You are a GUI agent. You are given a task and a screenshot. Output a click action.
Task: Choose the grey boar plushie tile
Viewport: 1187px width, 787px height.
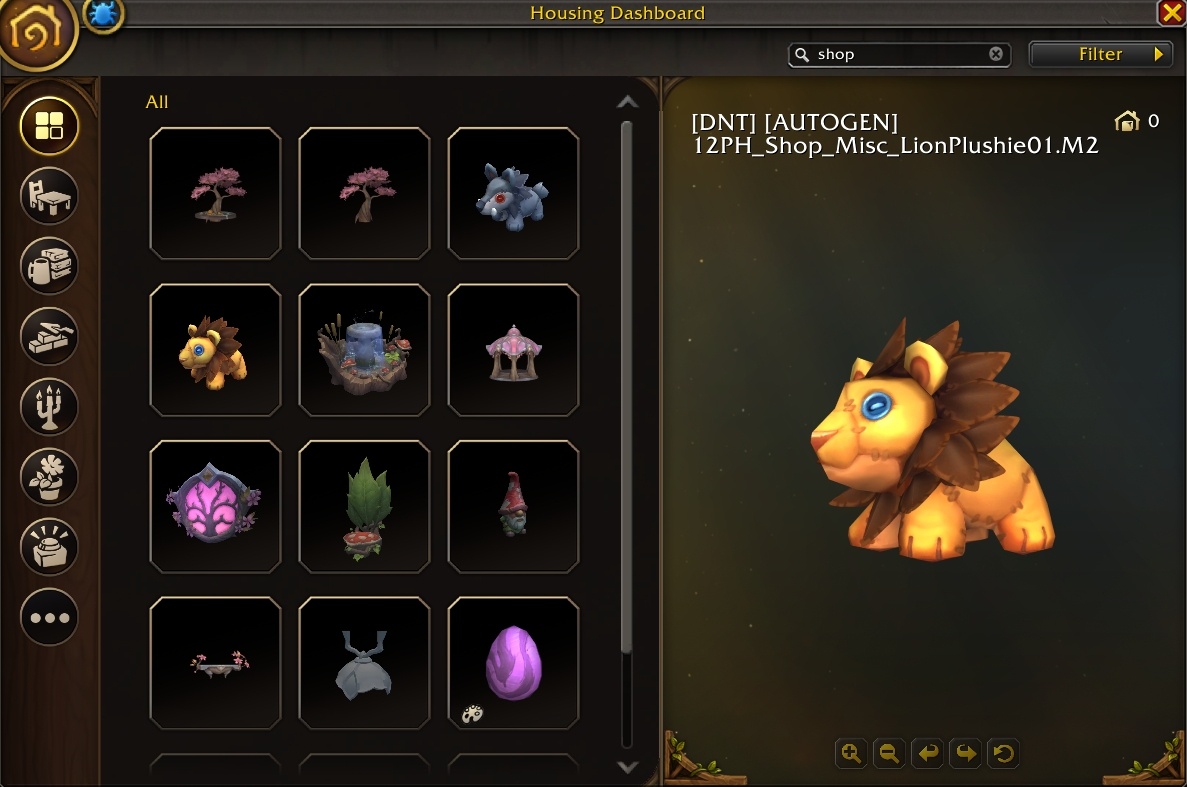point(513,193)
